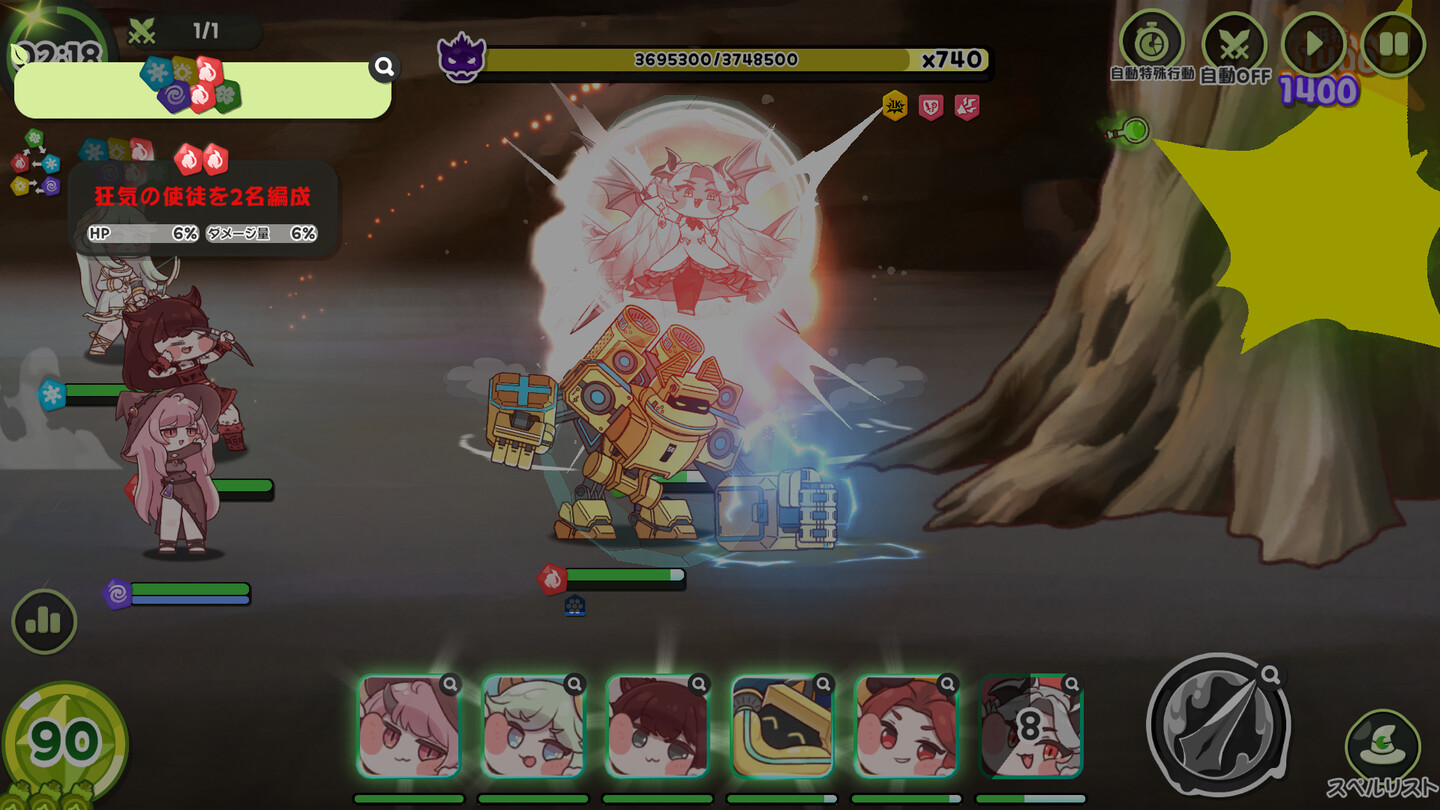Toggle the 自動OFF auto-battle button
The width and height of the screenshot is (1440, 810).
(1234, 46)
